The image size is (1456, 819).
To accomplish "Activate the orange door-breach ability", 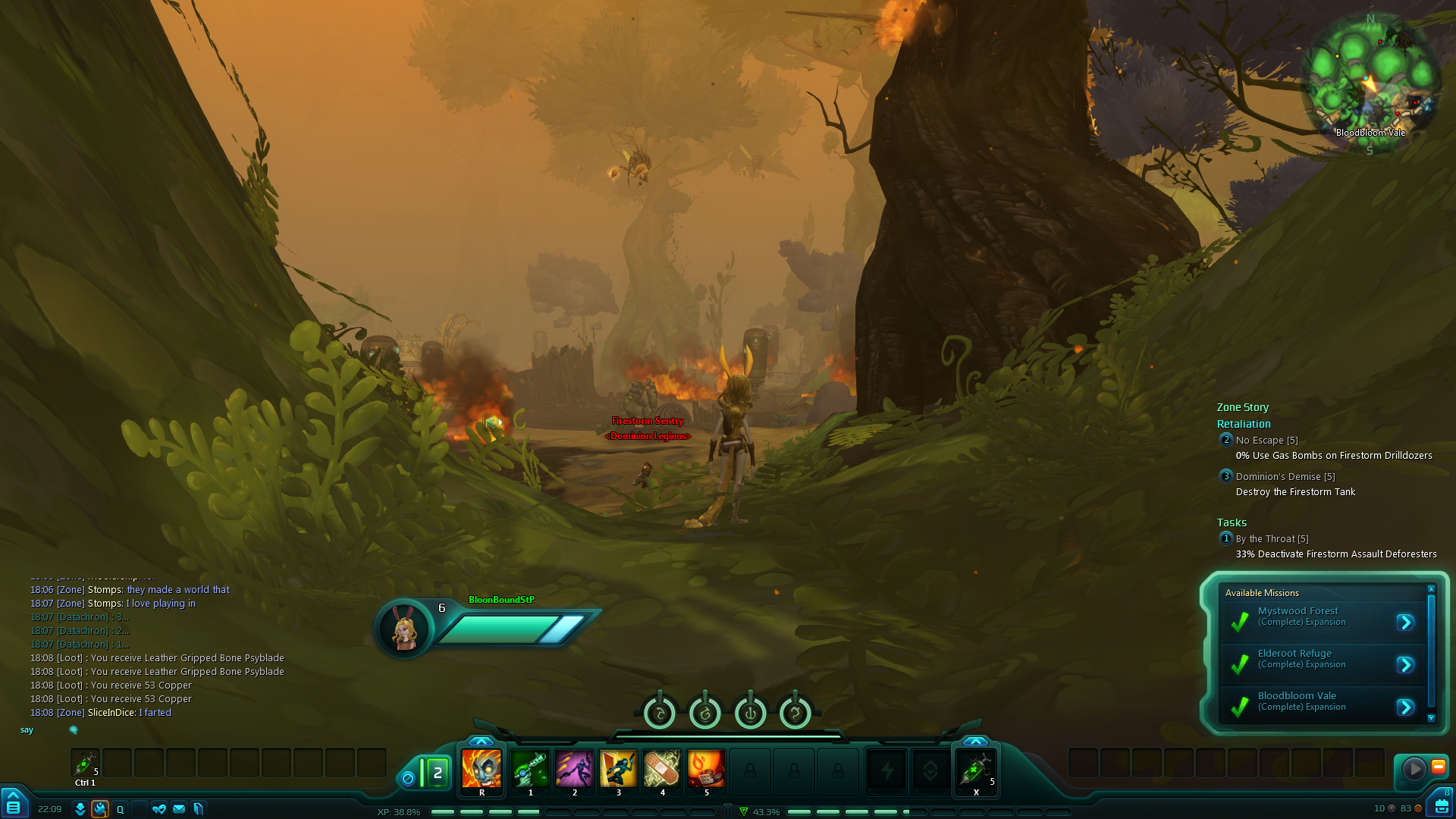I will pyautogui.click(x=618, y=769).
